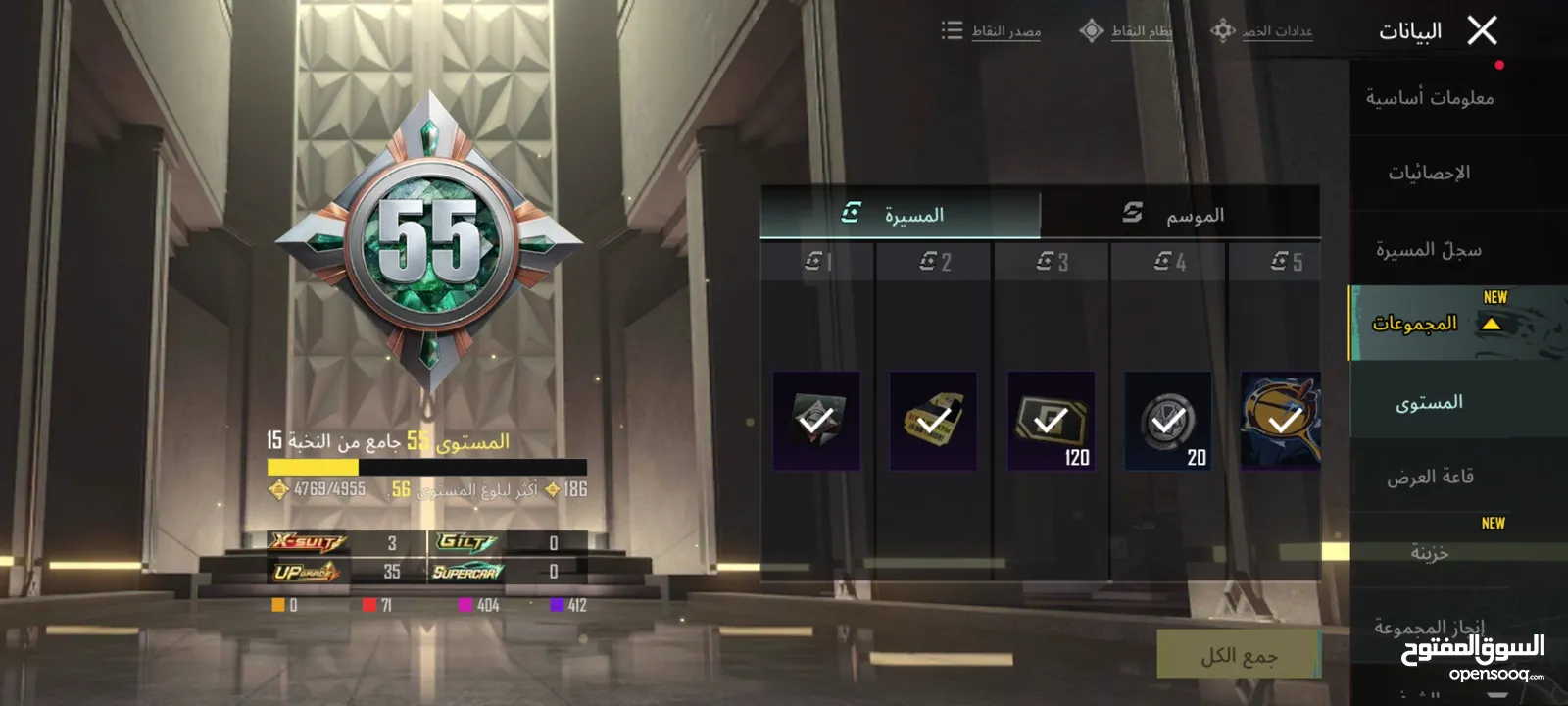Switch to the الموسم season tab
This screenshot has height=706, width=1568.
tap(1179, 214)
